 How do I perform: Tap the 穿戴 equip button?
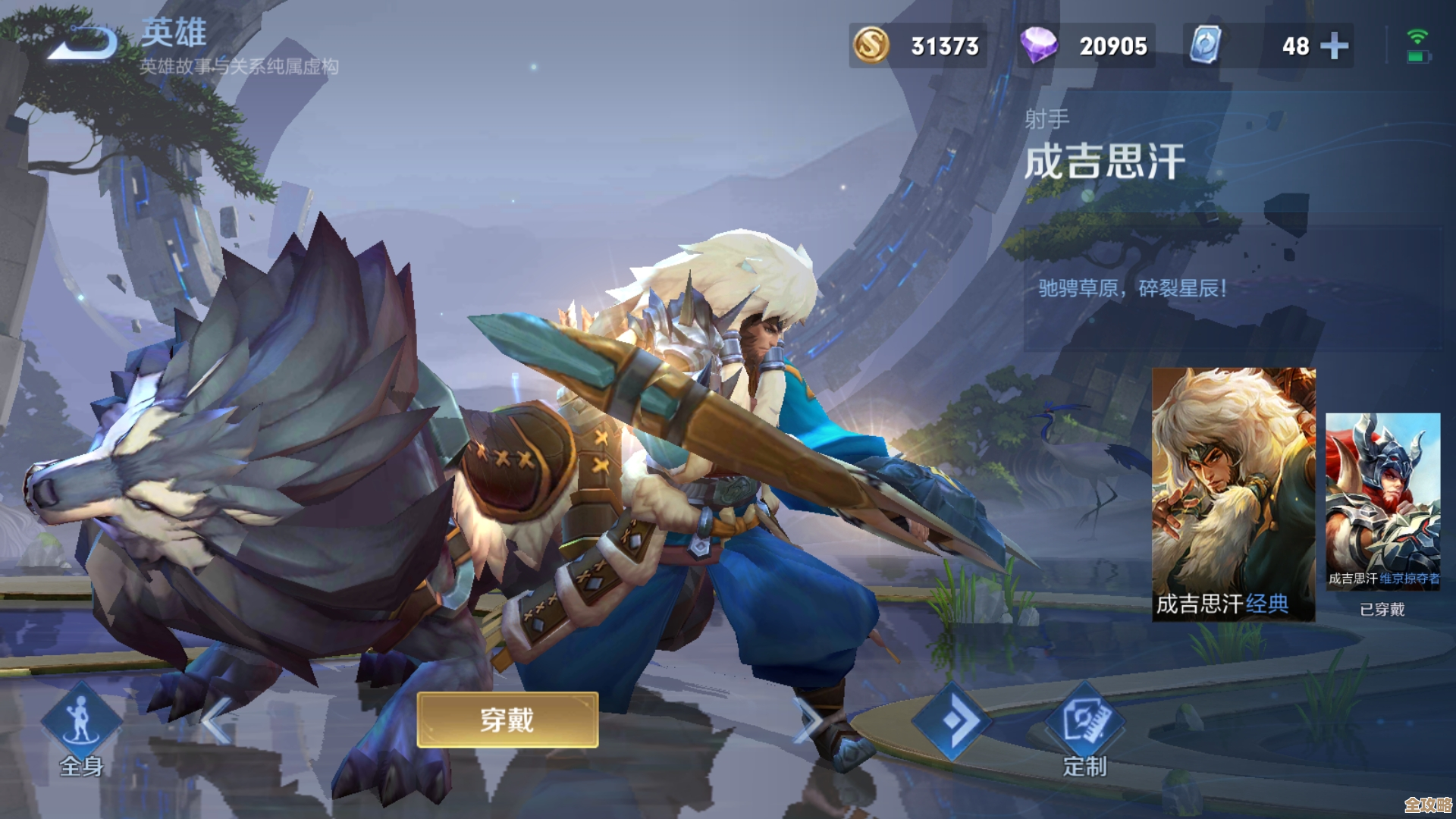(507, 720)
